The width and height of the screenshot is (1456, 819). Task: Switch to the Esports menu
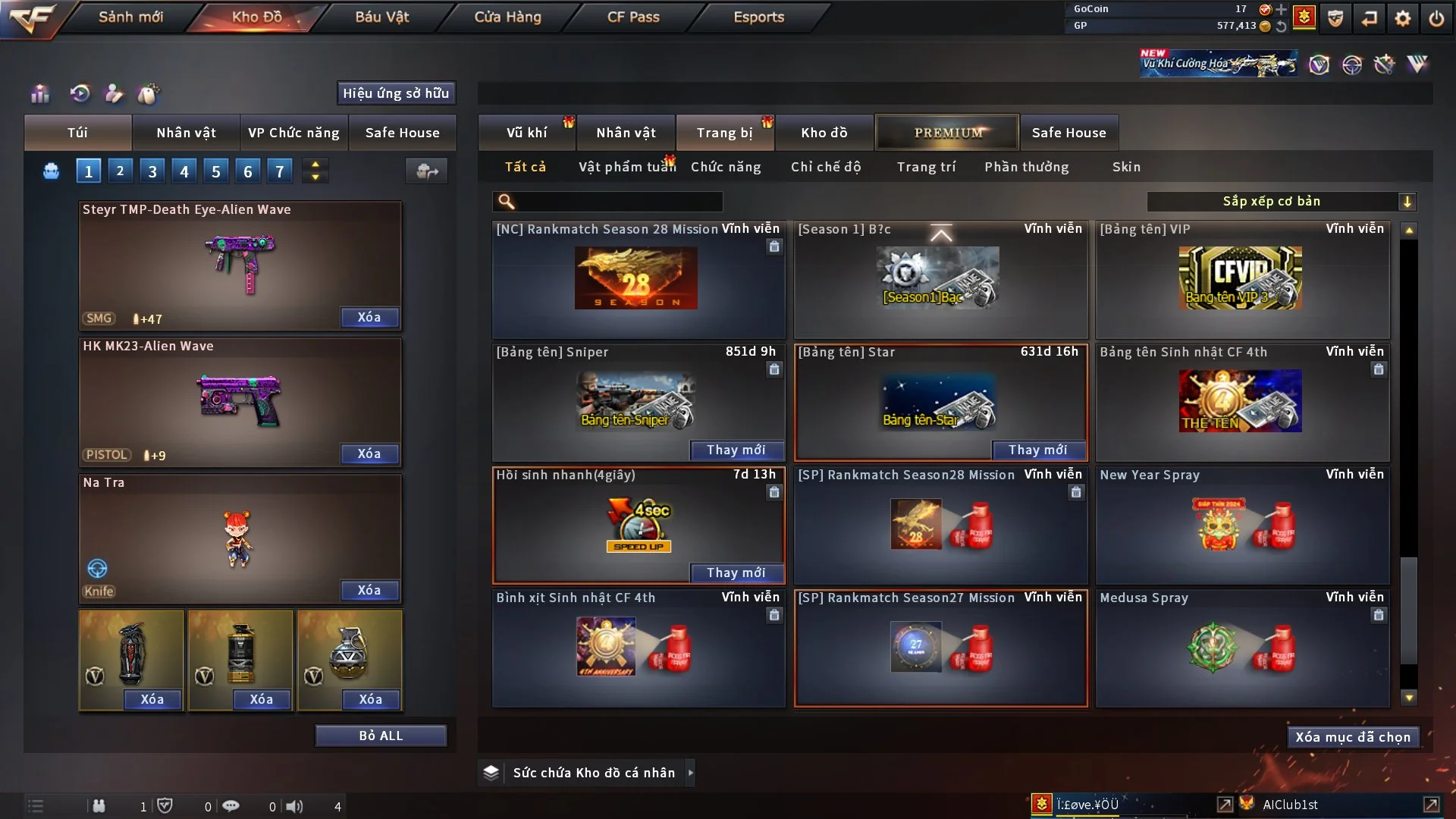[758, 17]
